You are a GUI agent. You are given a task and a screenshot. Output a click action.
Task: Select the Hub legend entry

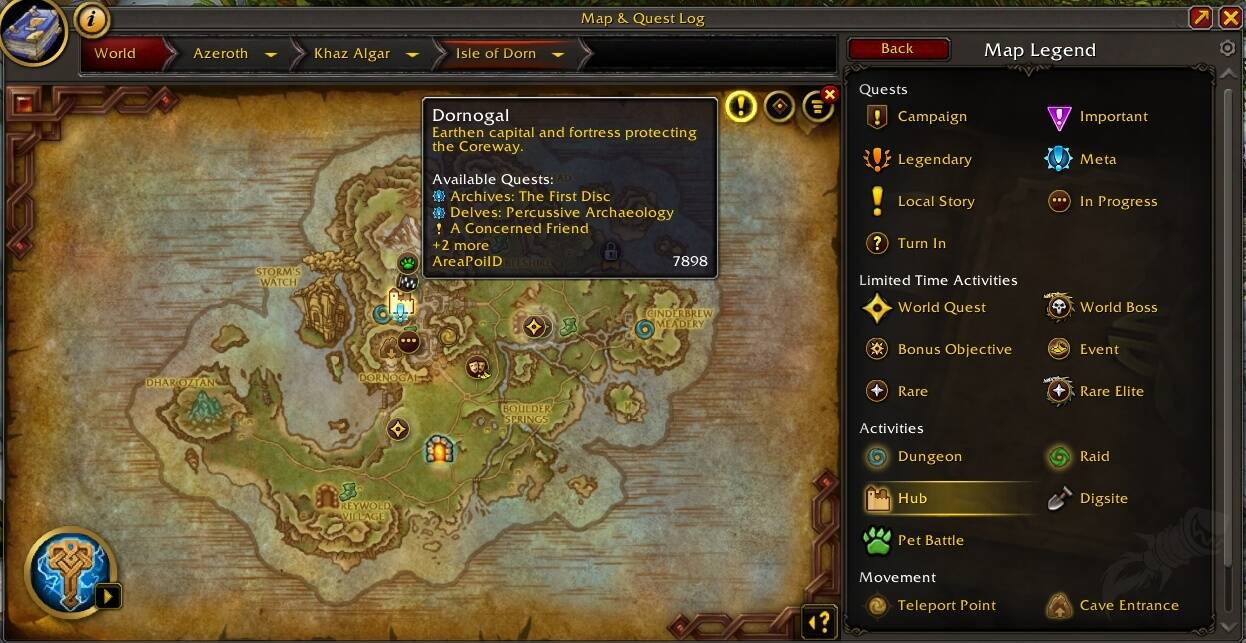tap(912, 498)
